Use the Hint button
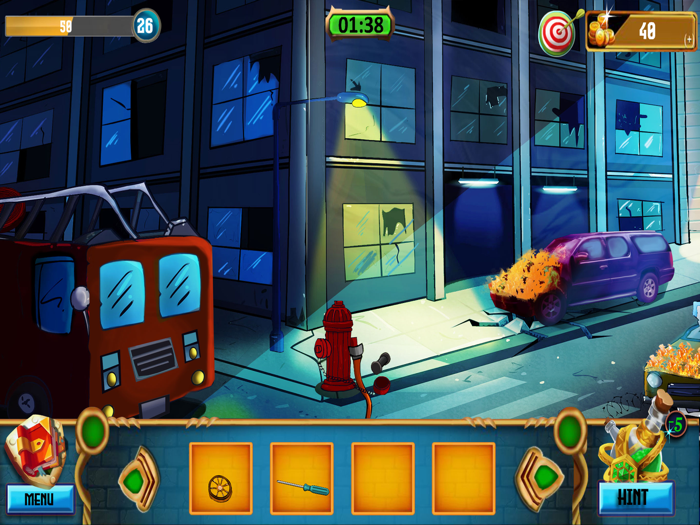 click(x=632, y=497)
